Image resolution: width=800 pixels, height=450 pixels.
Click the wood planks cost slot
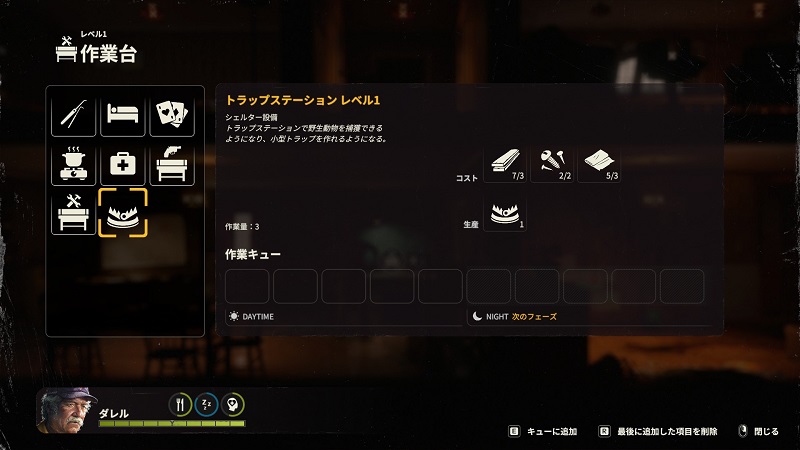coord(505,164)
